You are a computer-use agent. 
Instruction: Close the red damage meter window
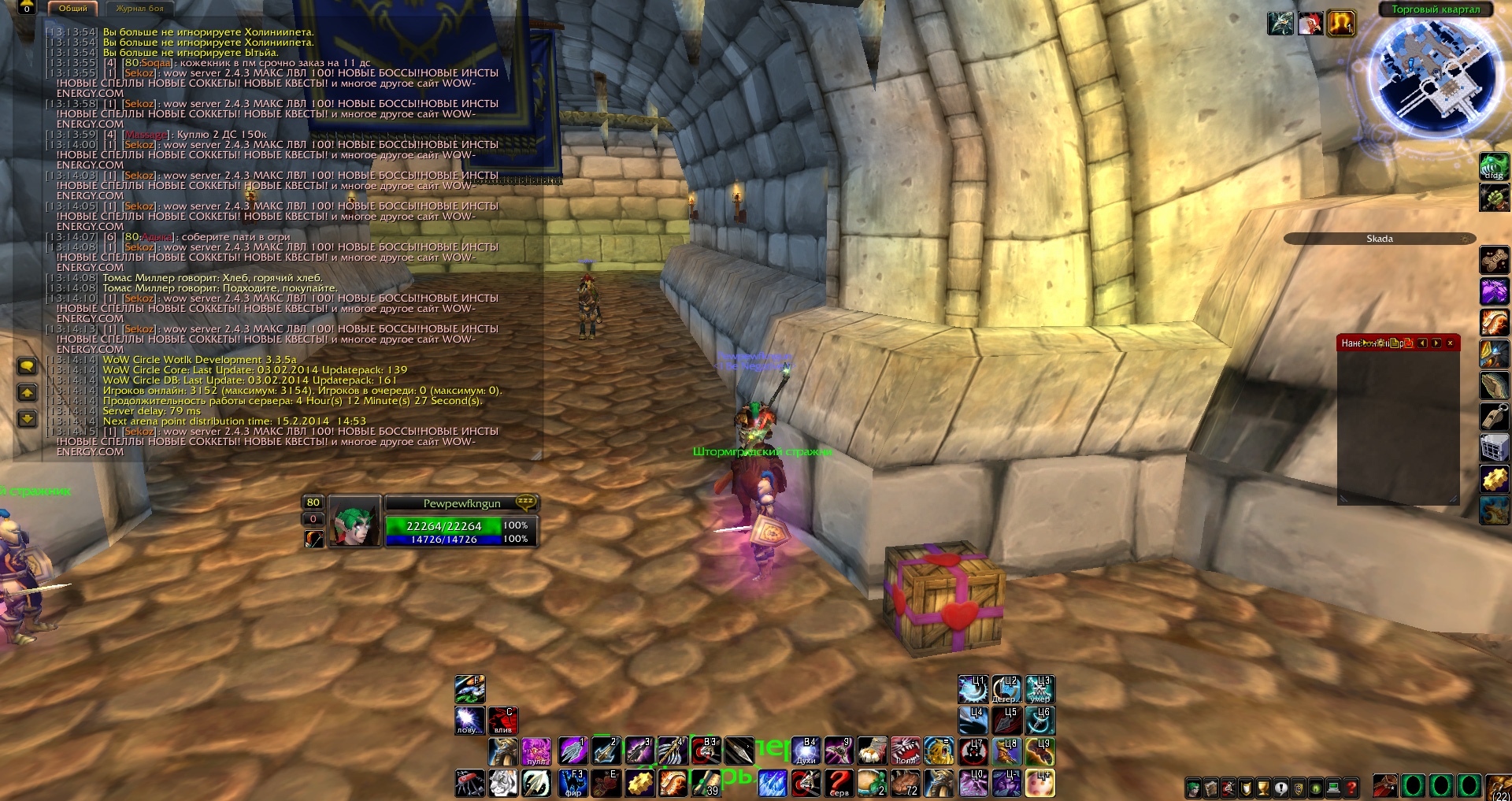(x=1450, y=343)
